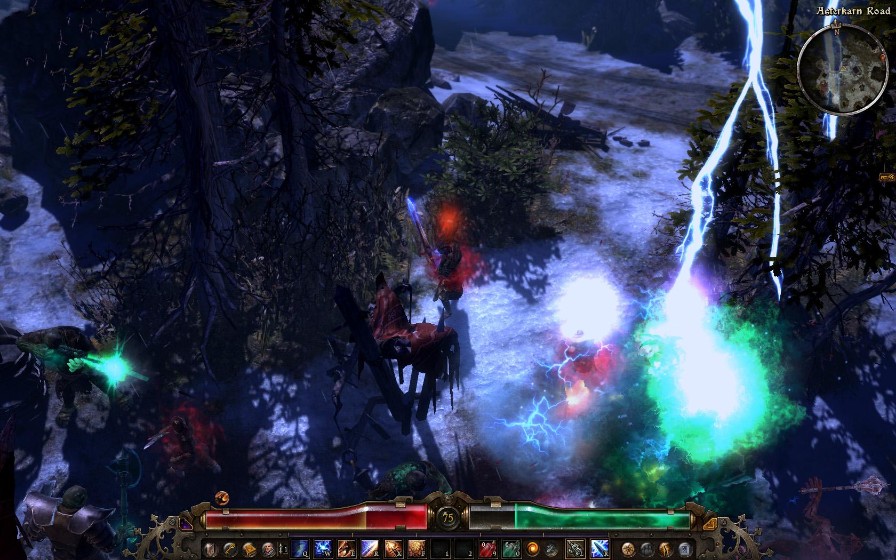The height and width of the screenshot is (560, 896).
Task: Activate the skill bound to Q
Action: [x=301, y=549]
